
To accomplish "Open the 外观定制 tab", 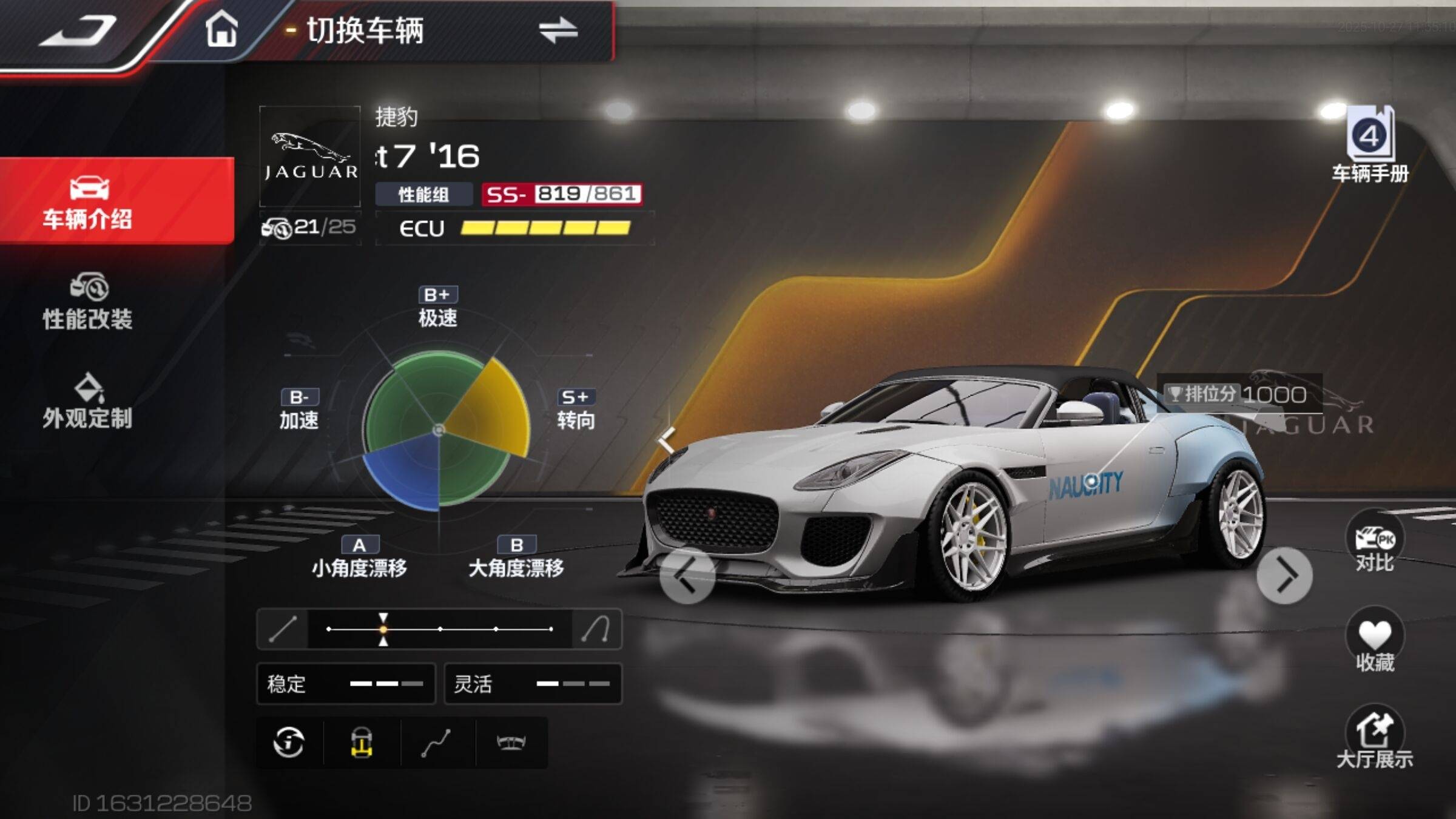I will click(x=88, y=402).
